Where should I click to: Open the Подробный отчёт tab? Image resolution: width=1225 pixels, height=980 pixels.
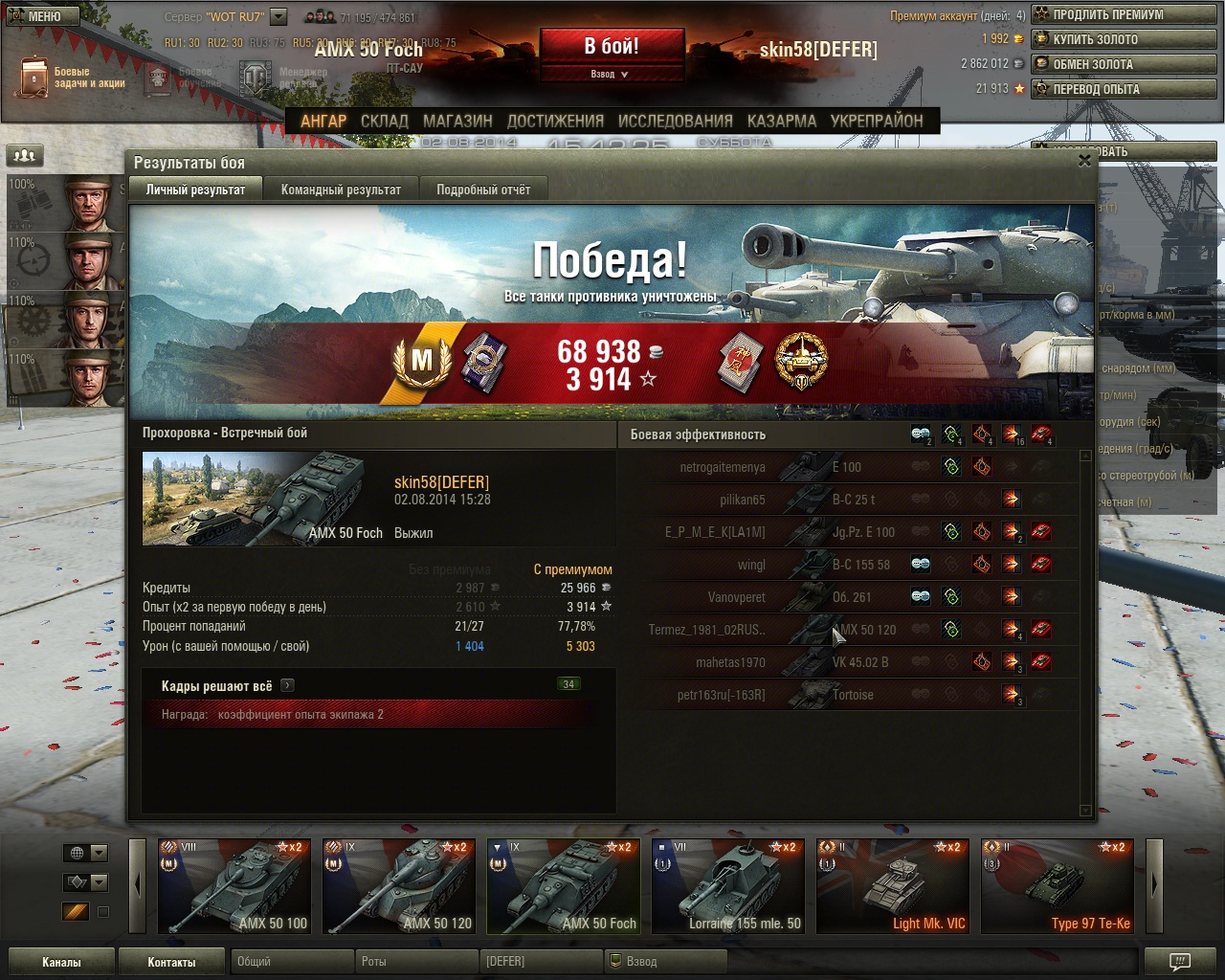click(x=483, y=189)
